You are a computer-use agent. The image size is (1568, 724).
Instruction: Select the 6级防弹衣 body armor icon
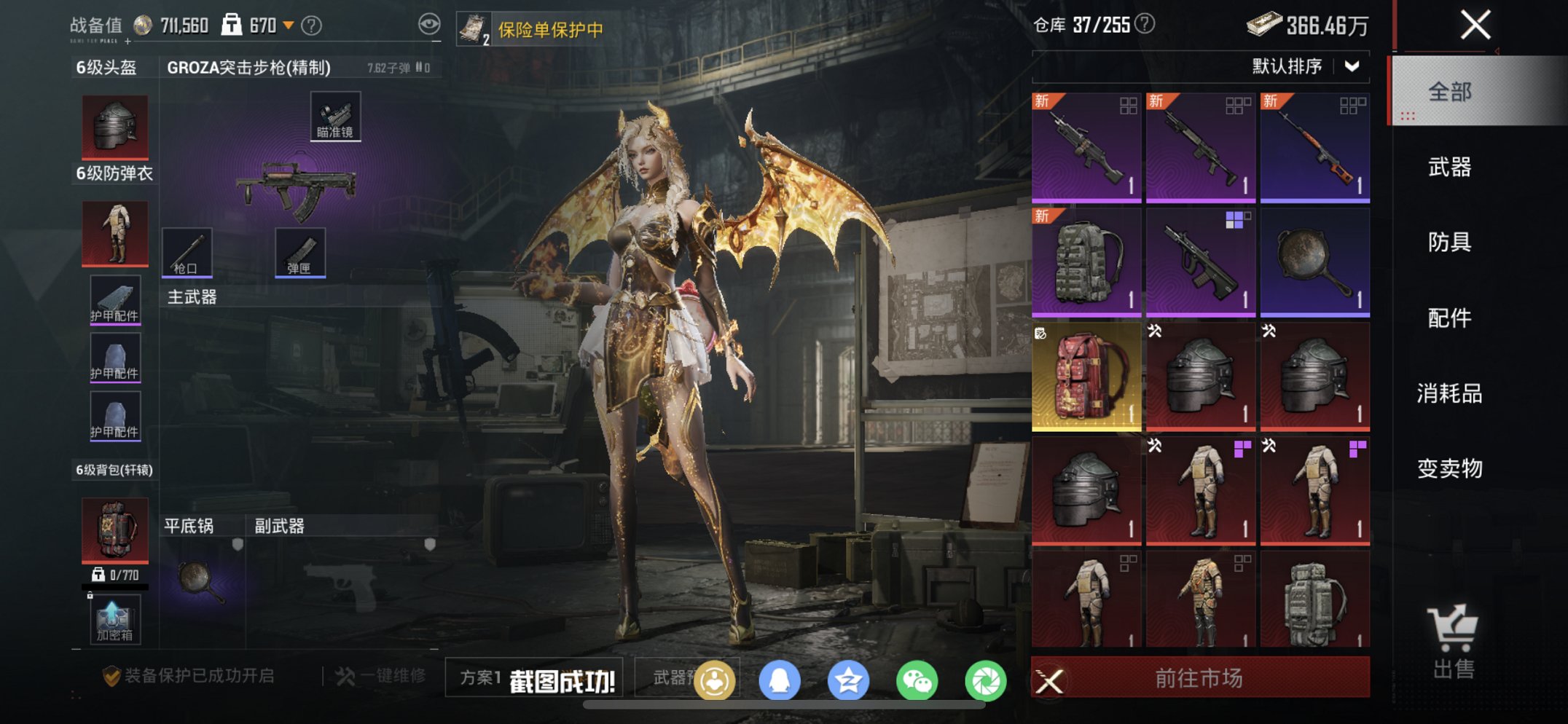pos(114,233)
